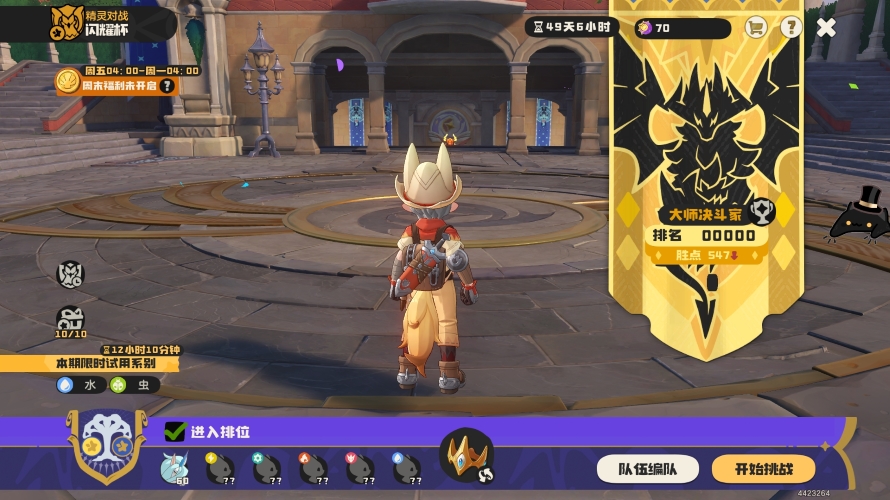
Task: Toggle the 进入排位 ranked checkbox
Action: tap(175, 432)
